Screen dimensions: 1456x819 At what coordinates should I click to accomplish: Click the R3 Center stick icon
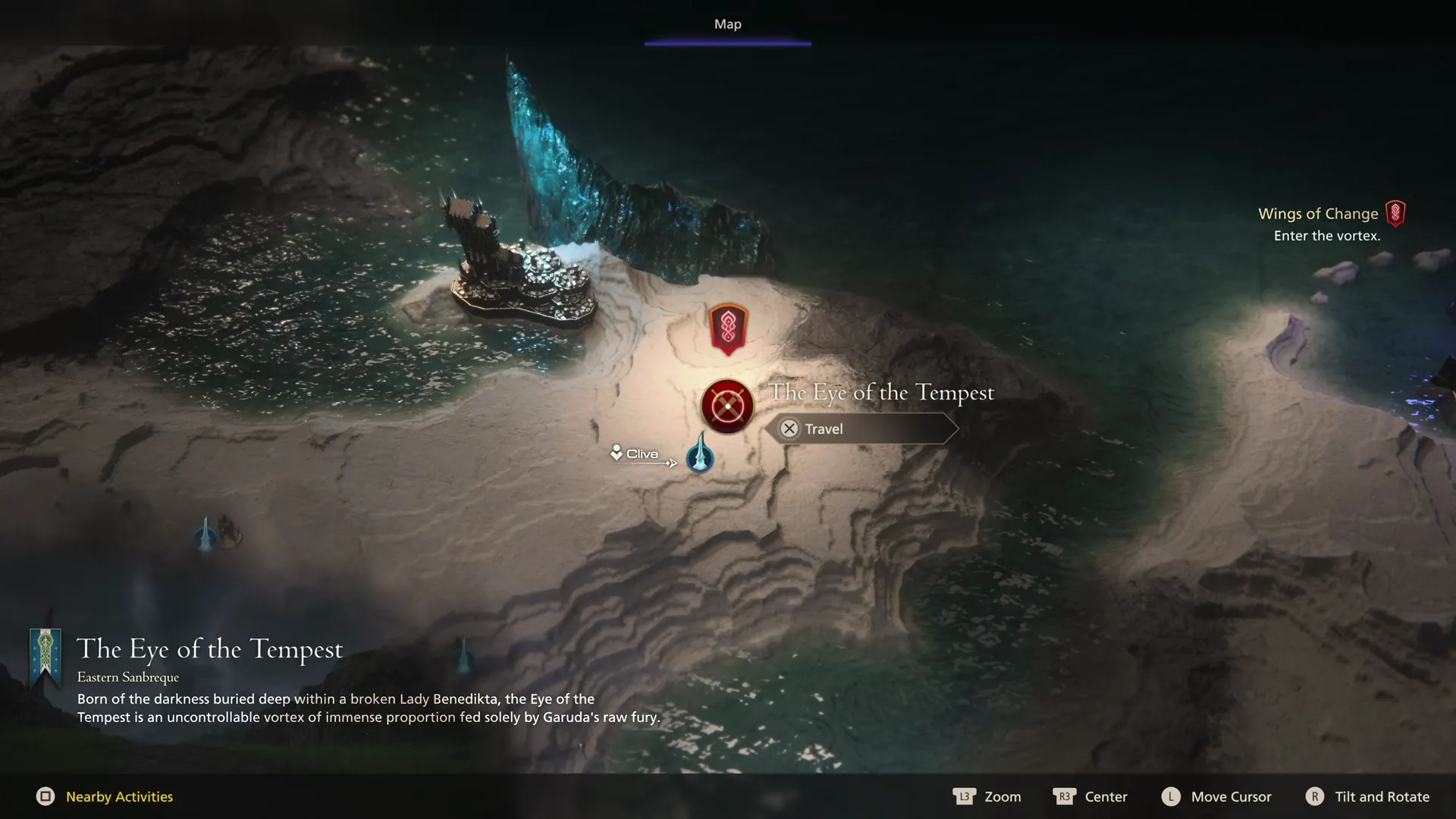coord(1065,797)
